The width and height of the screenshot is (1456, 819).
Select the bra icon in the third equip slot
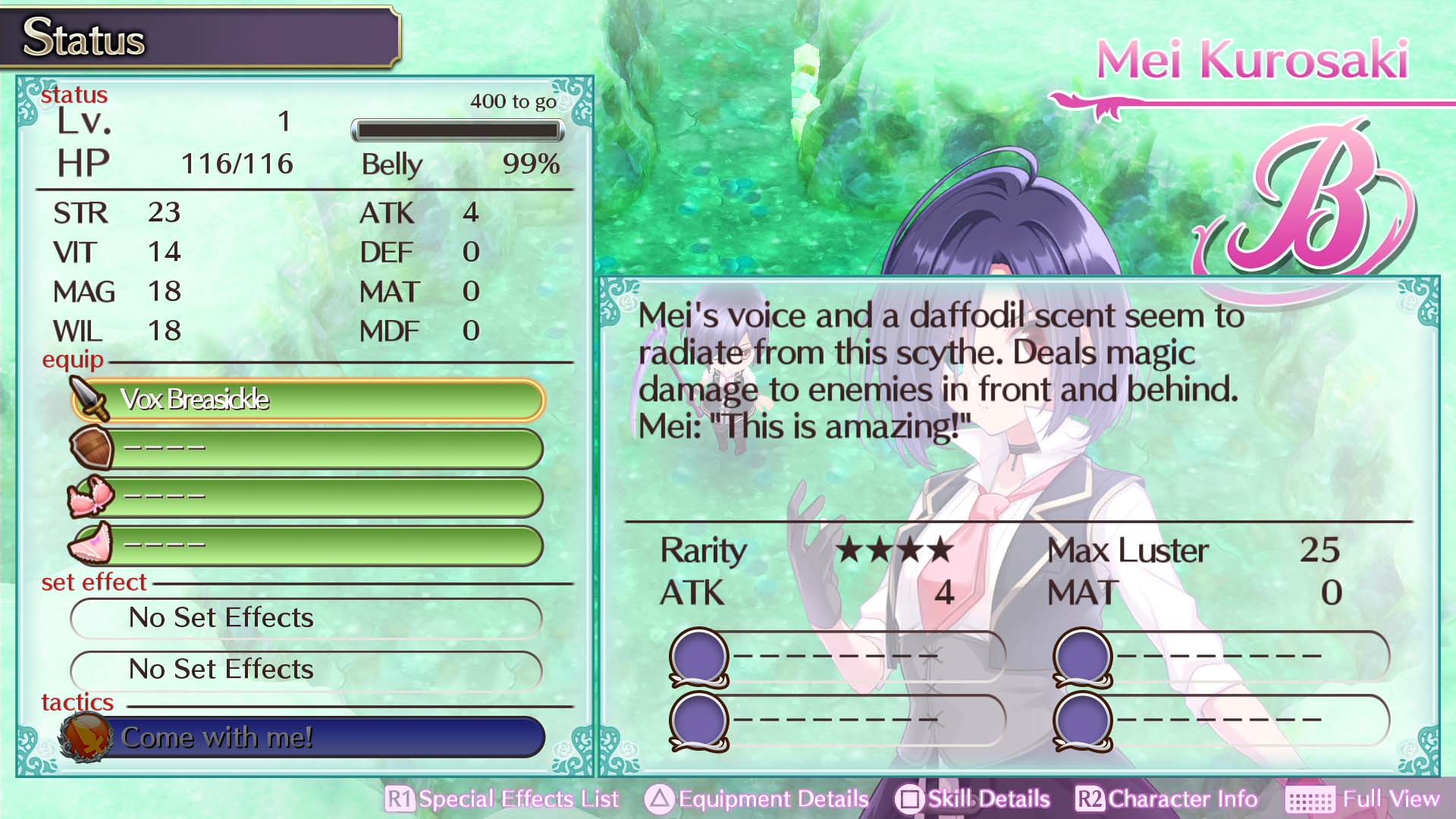coord(93,497)
